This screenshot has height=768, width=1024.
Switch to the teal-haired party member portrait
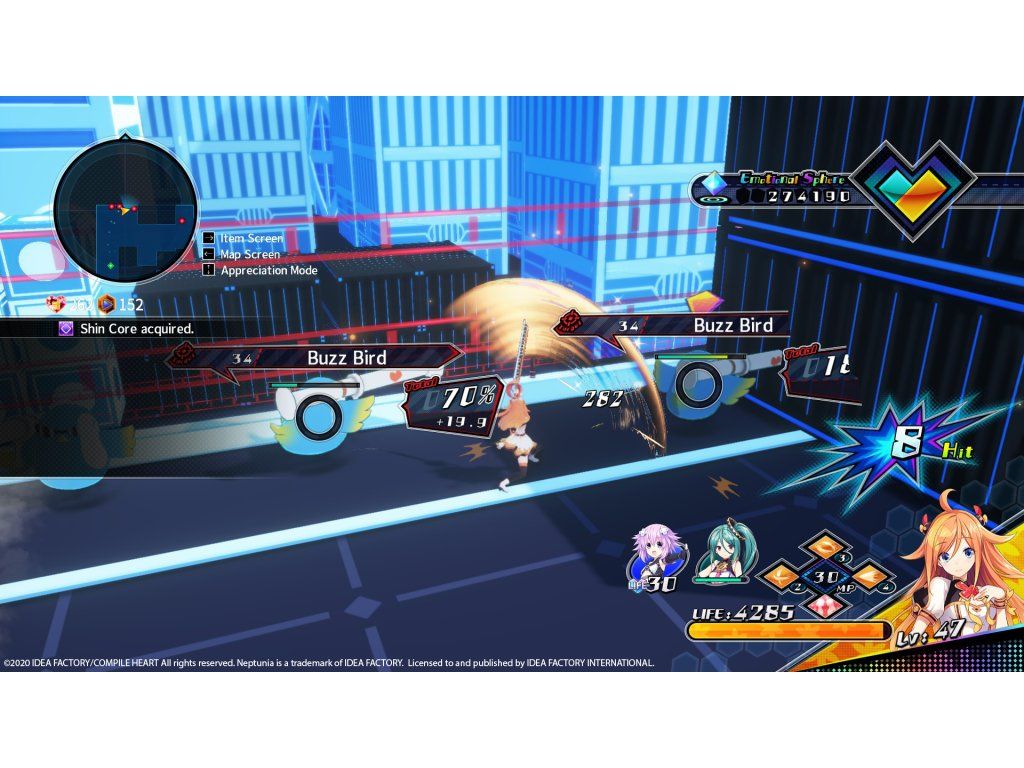(726, 548)
